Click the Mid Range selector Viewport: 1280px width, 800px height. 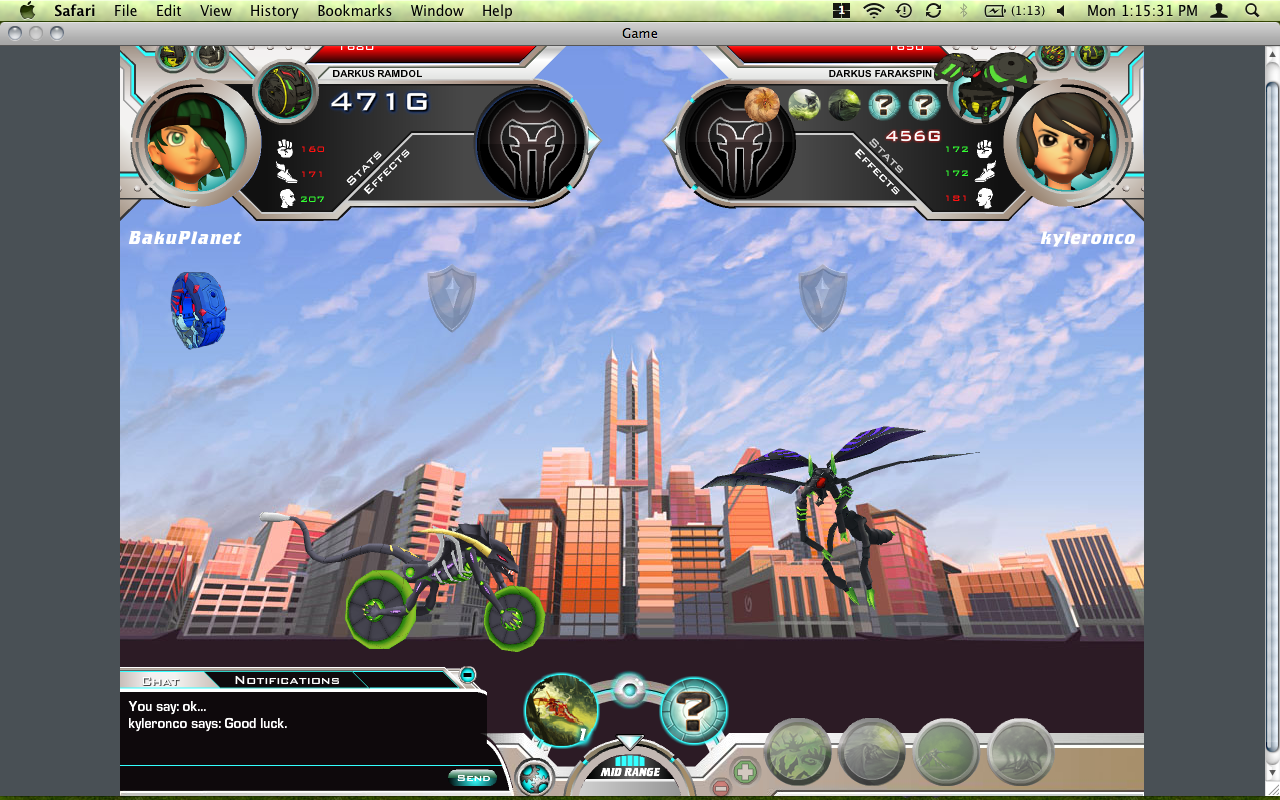click(630, 771)
